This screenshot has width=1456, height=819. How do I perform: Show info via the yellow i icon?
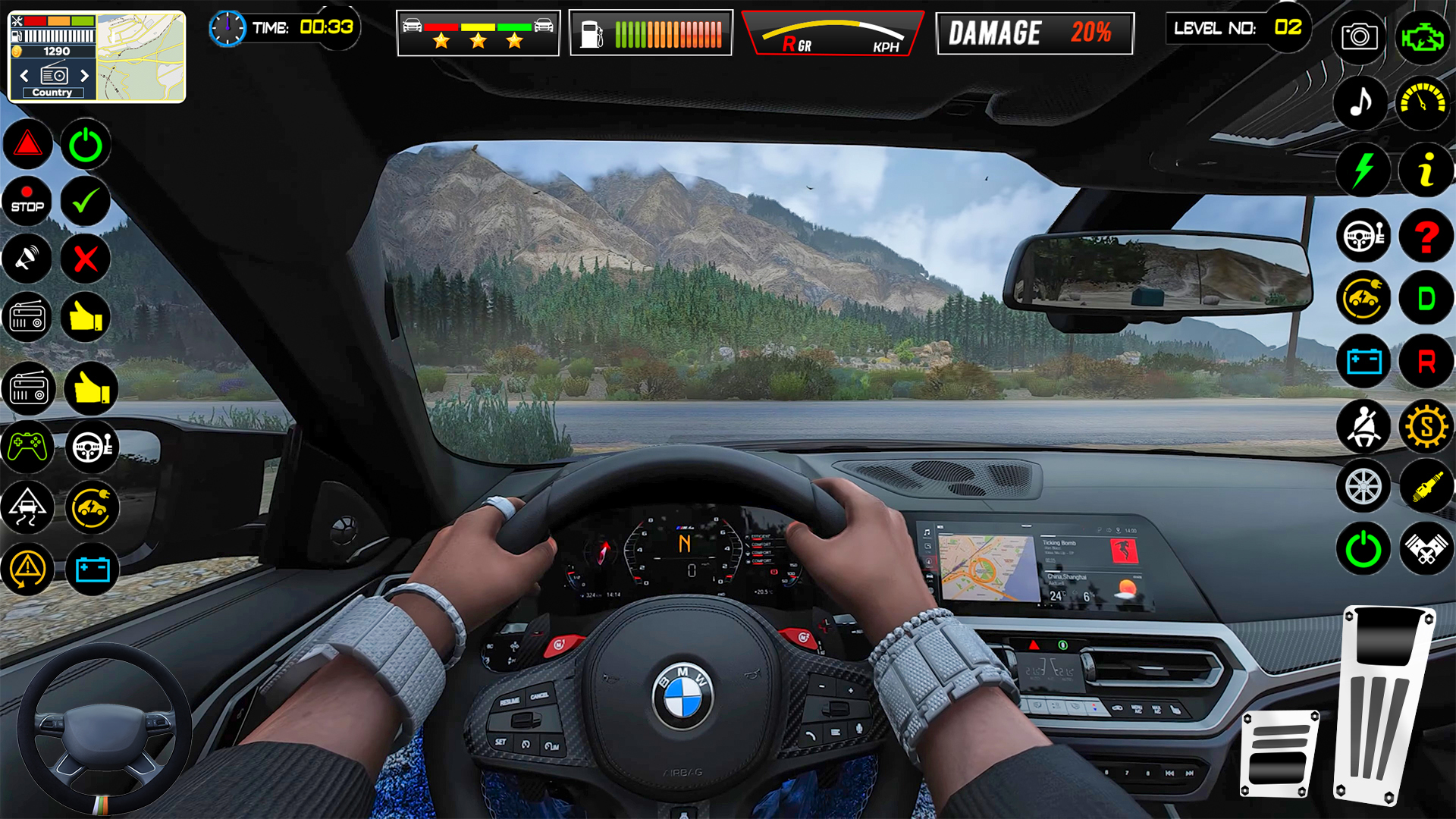tap(1426, 170)
